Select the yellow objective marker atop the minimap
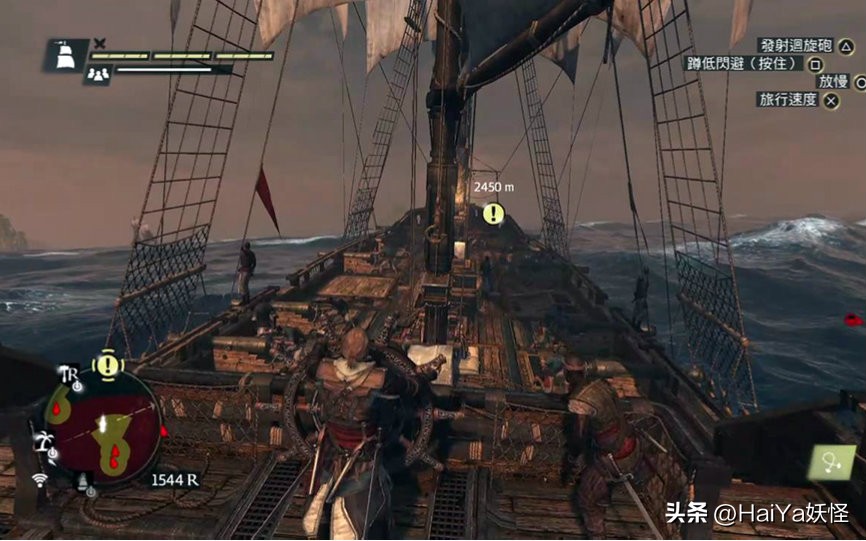Image resolution: width=866 pixels, height=541 pixels. 107,364
